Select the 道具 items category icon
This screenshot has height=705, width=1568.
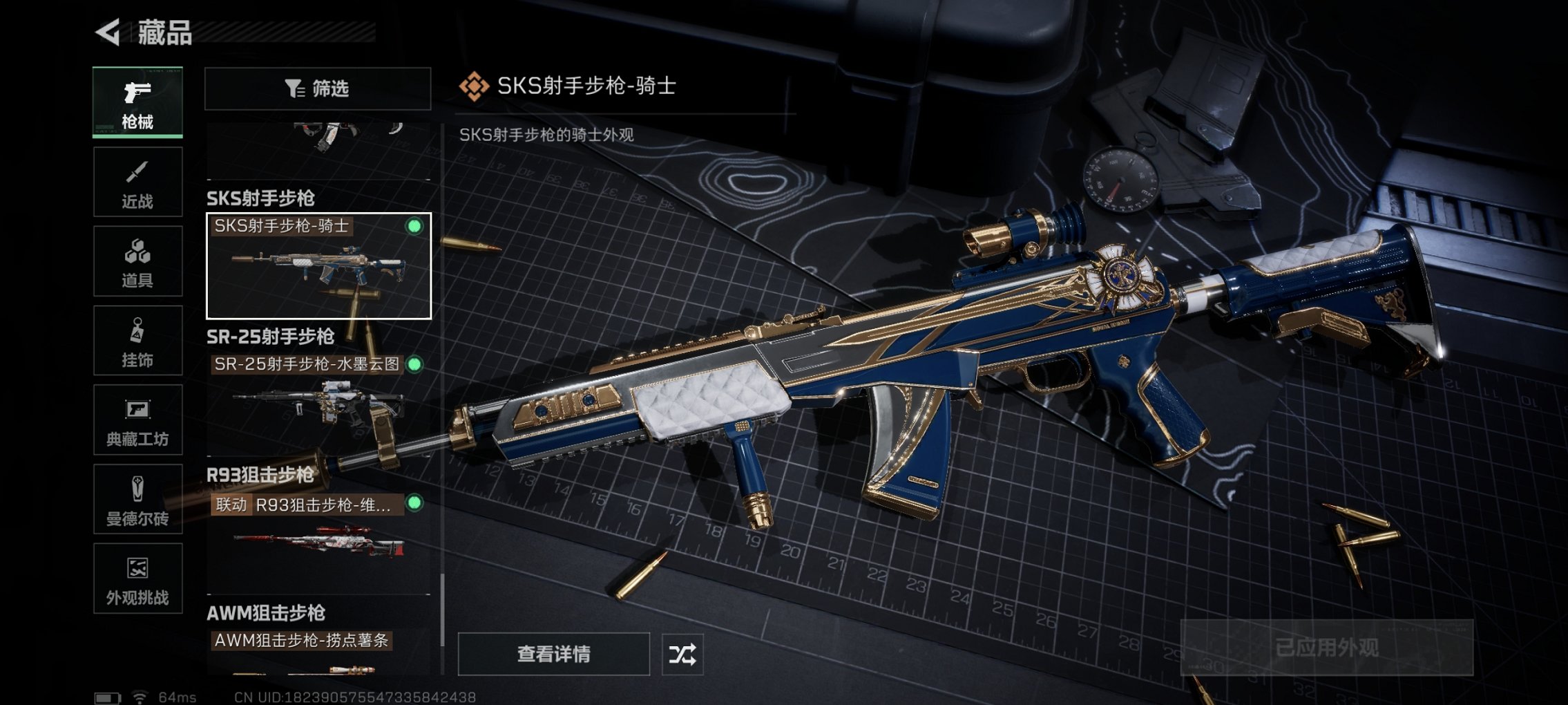(x=137, y=261)
